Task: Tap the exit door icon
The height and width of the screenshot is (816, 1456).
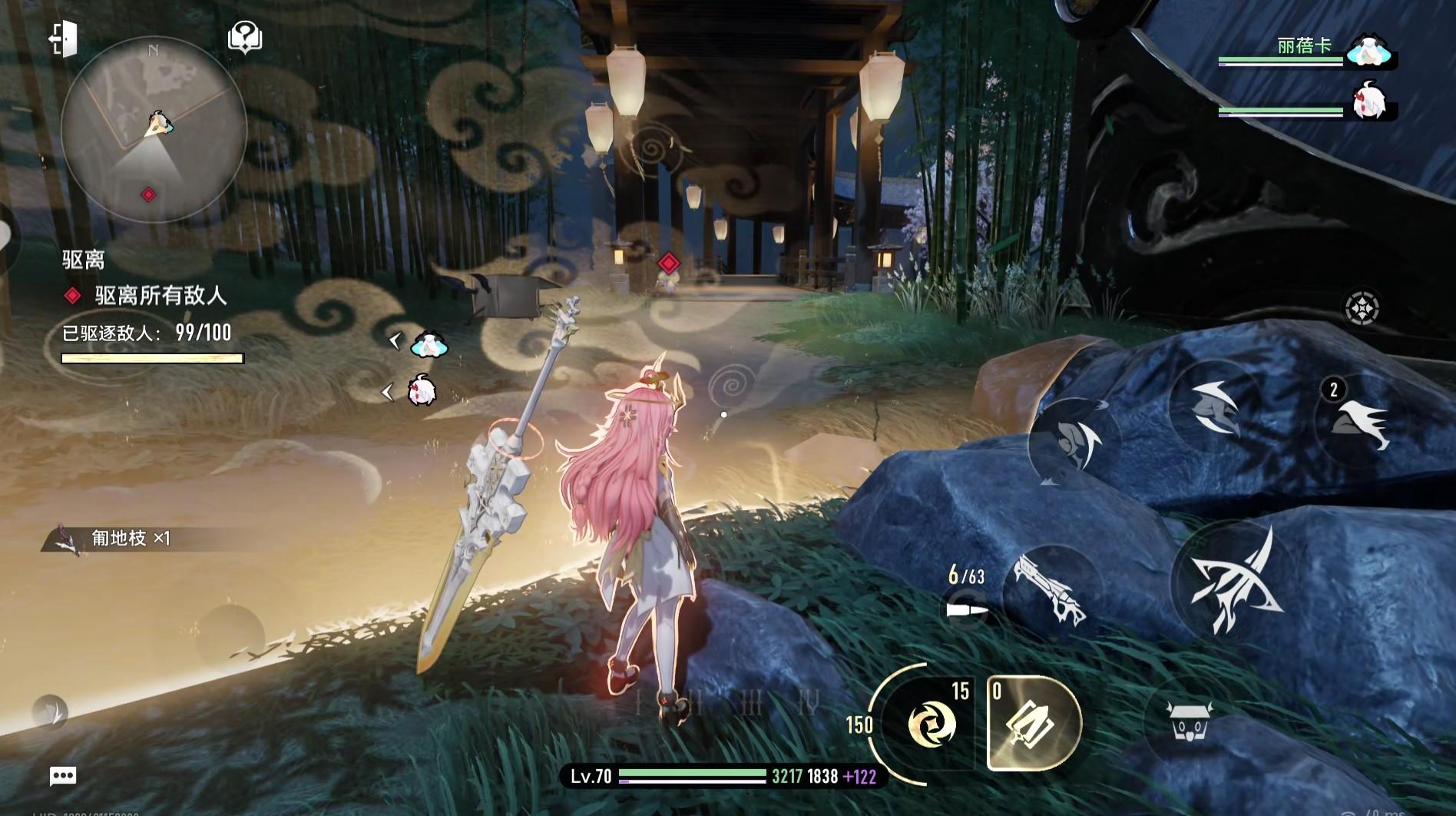Action: coord(63,38)
